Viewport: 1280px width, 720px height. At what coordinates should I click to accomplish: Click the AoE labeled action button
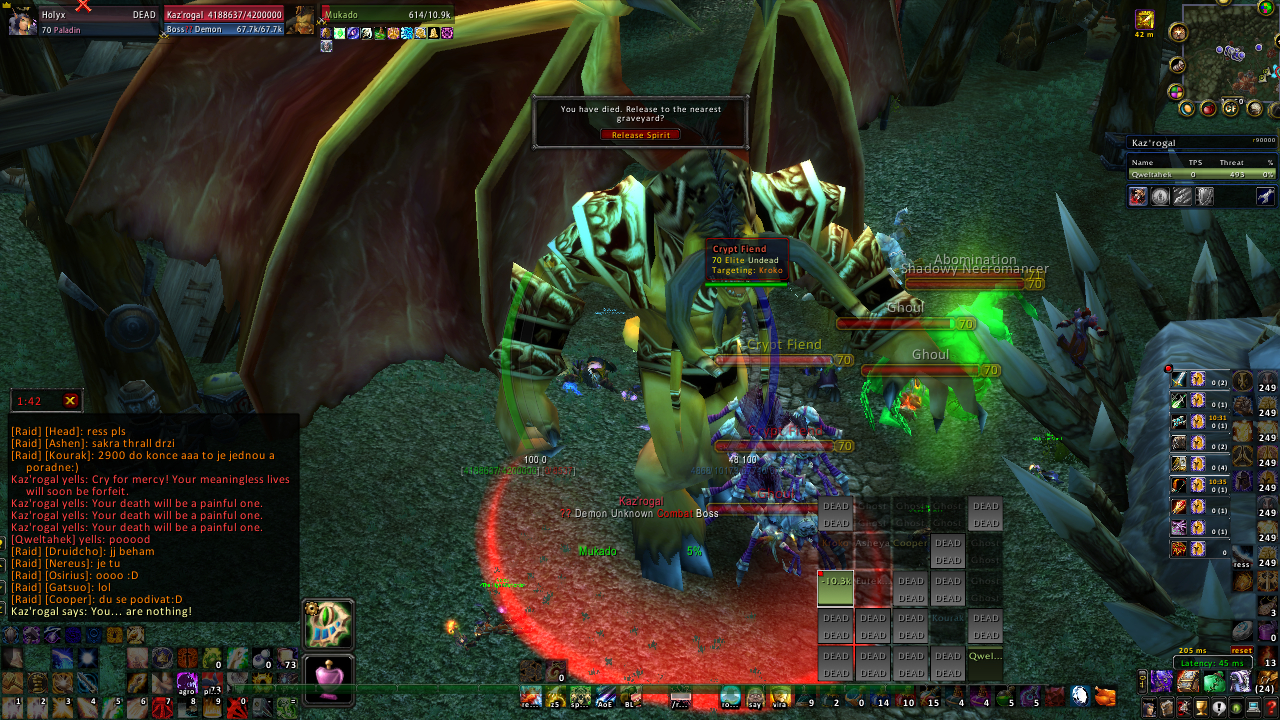pos(606,697)
